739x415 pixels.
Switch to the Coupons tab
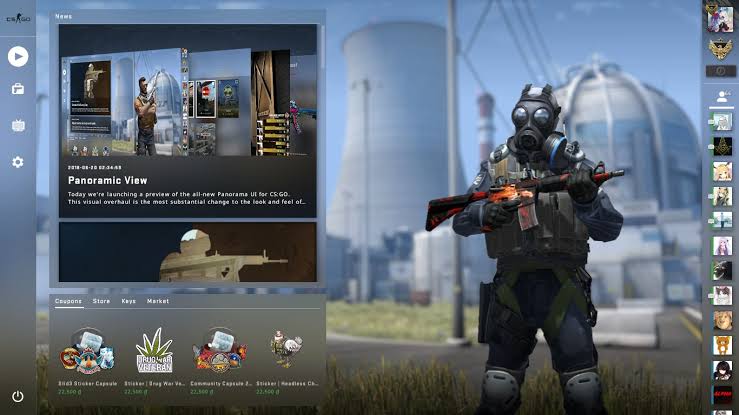69,301
